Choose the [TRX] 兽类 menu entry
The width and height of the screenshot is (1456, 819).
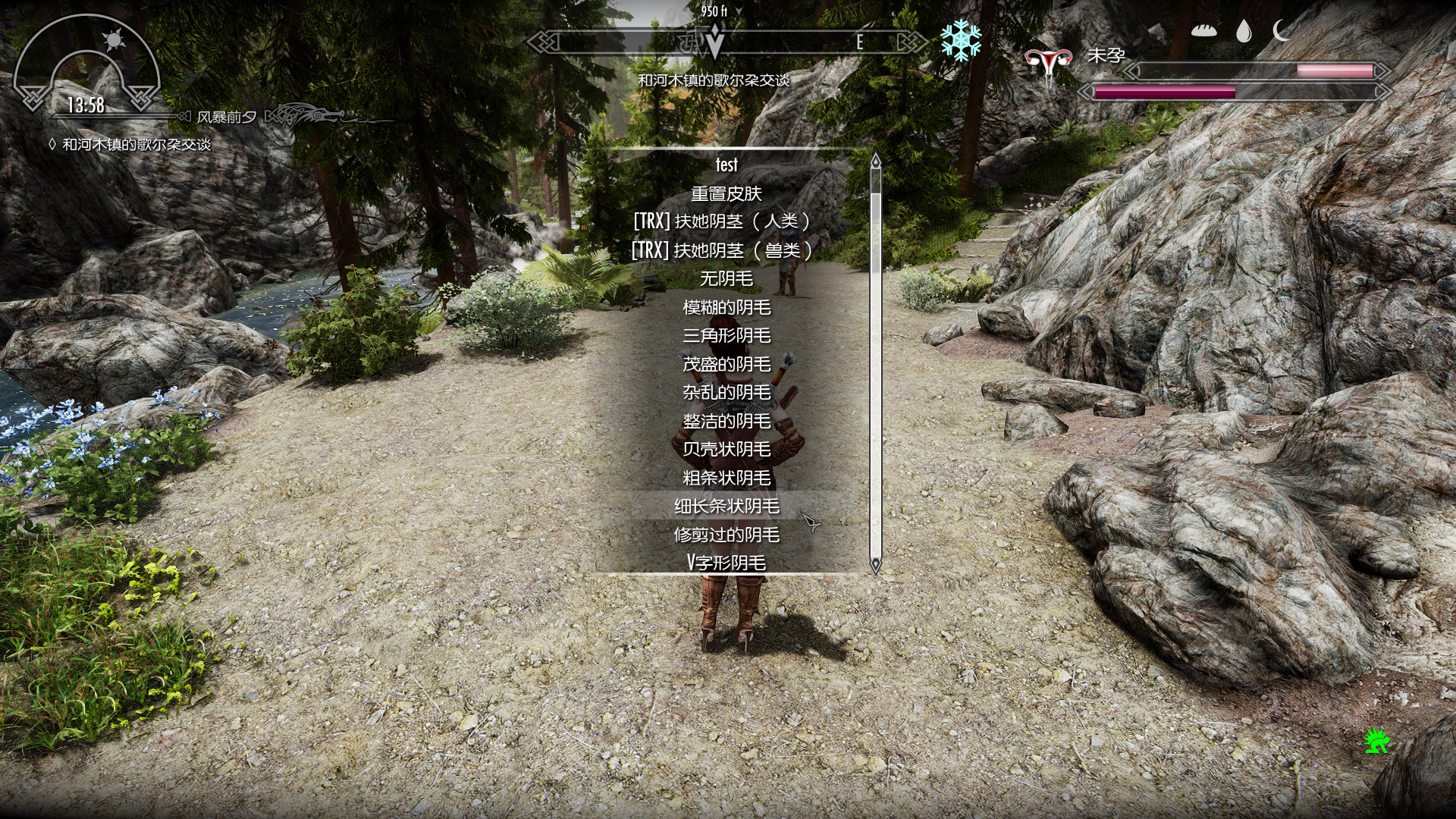tap(721, 250)
